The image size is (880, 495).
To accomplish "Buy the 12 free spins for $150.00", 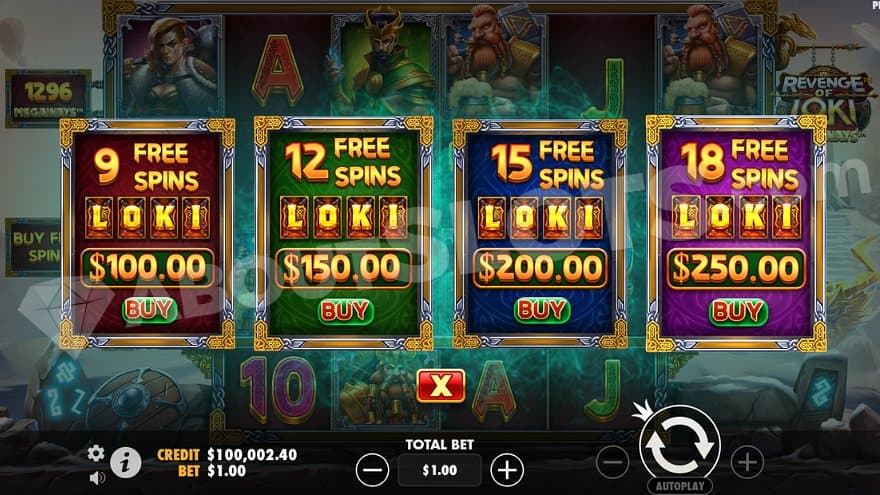I will (345, 310).
